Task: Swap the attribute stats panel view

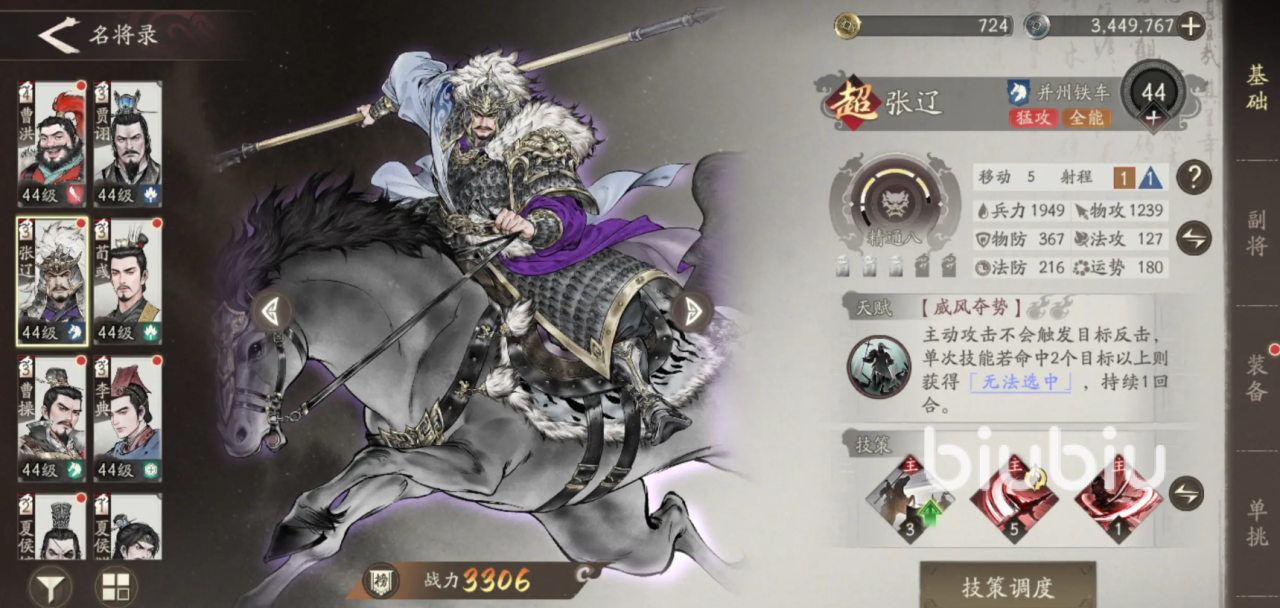Action: click(1193, 238)
